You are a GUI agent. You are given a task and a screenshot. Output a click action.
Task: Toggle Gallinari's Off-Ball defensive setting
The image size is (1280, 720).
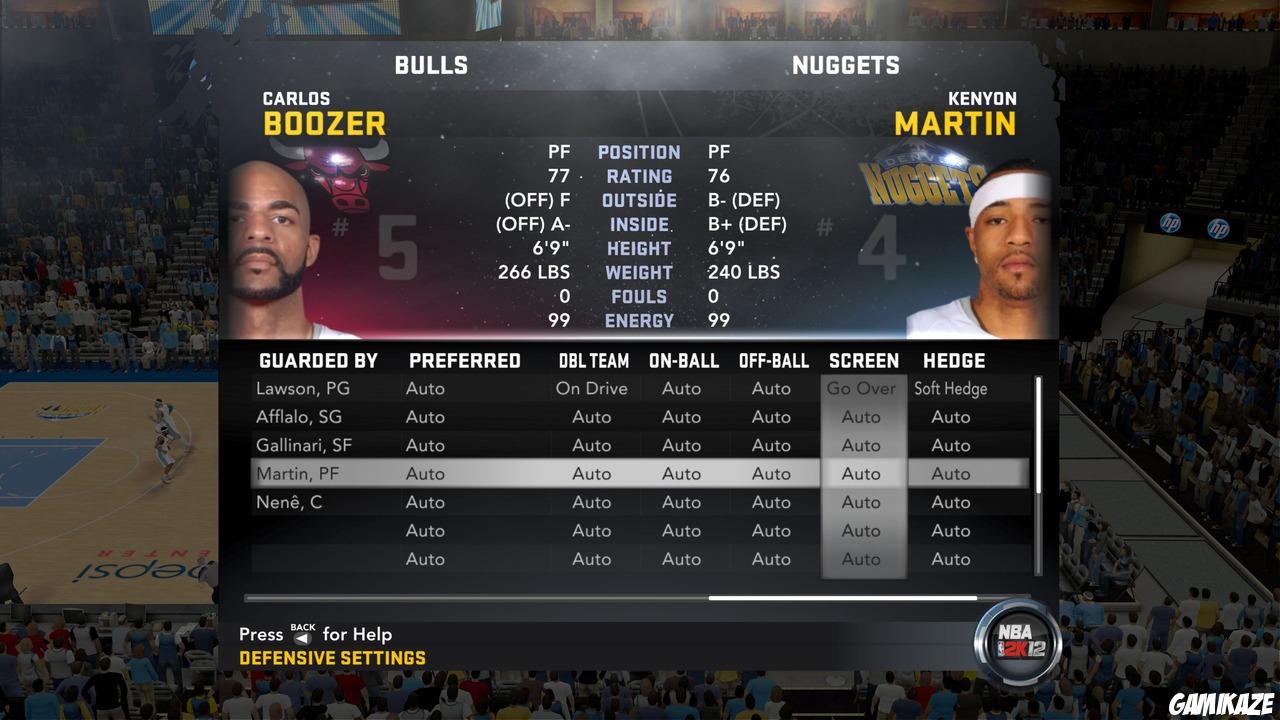pos(771,445)
